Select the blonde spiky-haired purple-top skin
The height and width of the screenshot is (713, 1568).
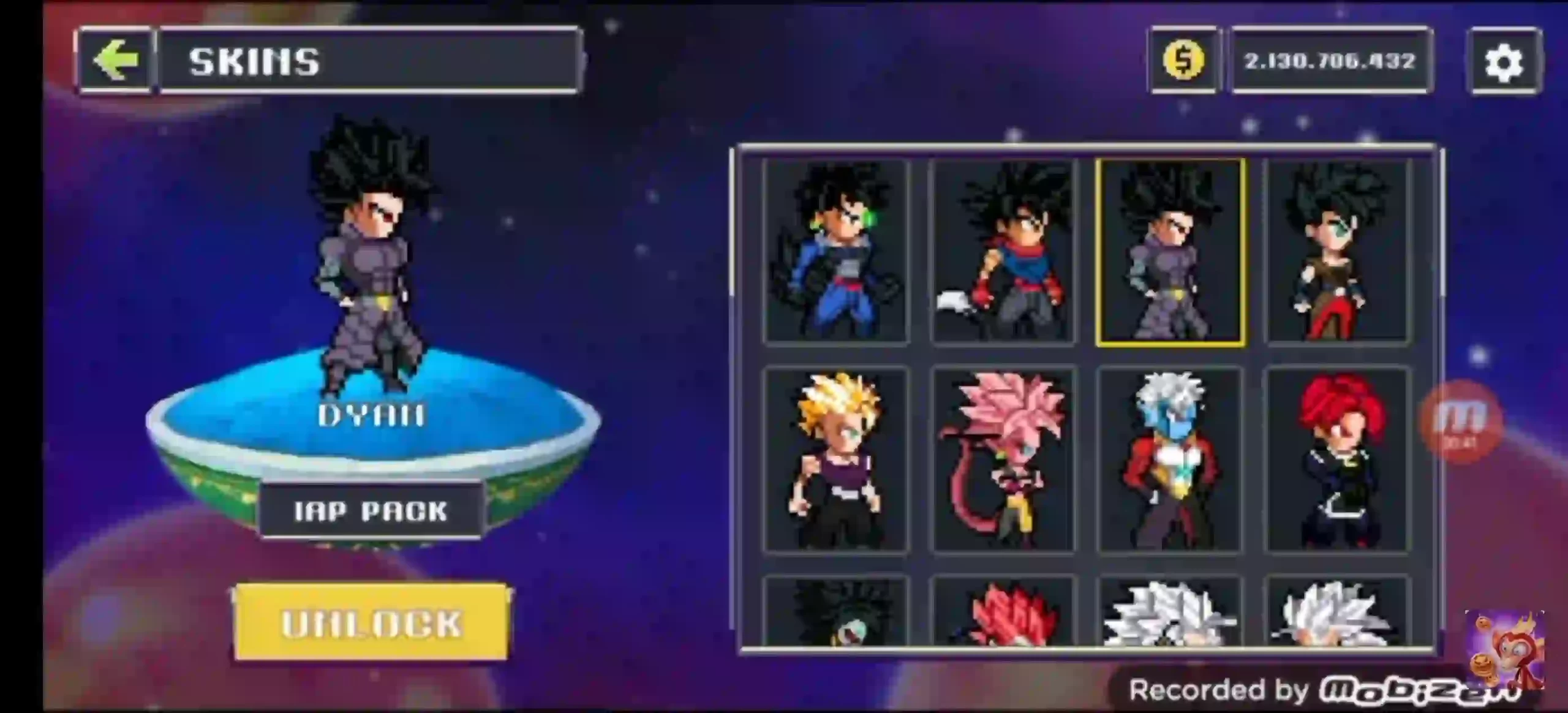point(836,459)
